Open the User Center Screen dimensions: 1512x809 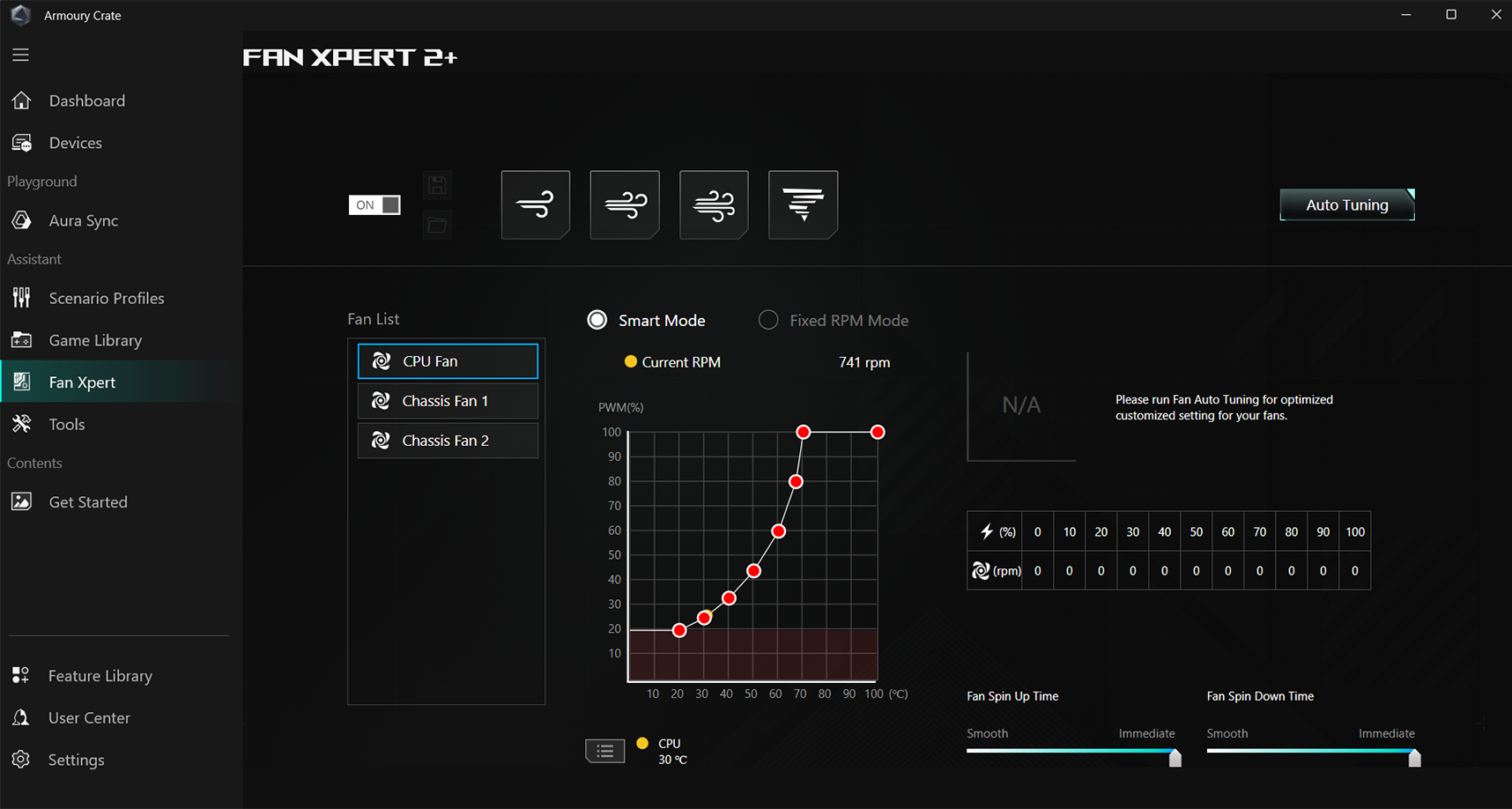[88, 717]
